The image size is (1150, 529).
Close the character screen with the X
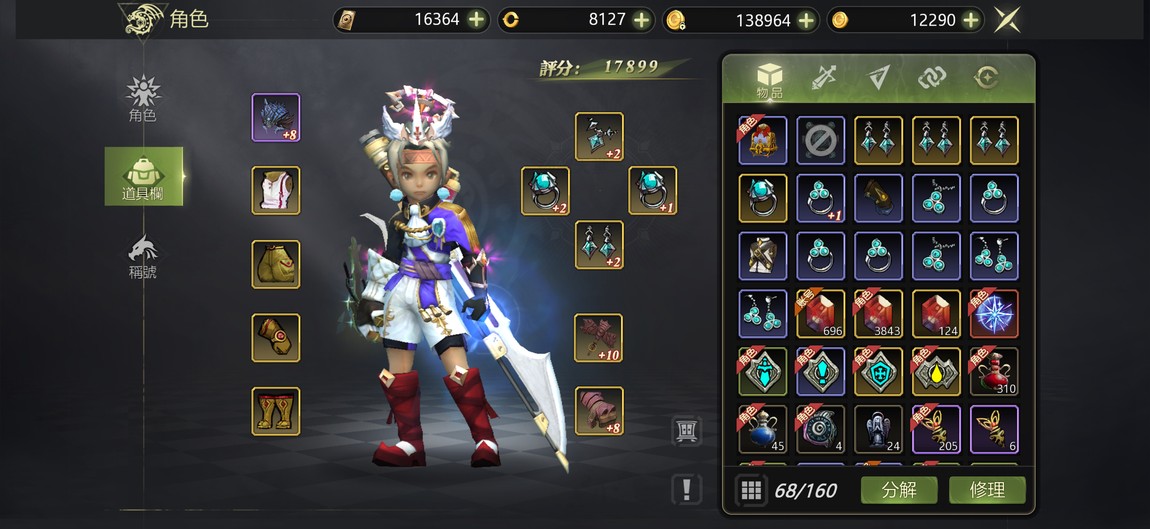(x=1007, y=20)
